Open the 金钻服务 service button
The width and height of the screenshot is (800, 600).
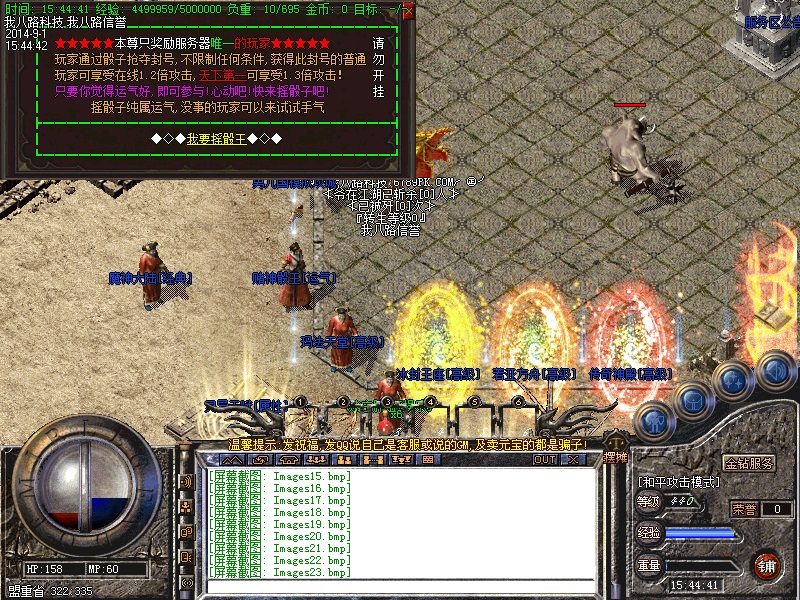(749, 464)
